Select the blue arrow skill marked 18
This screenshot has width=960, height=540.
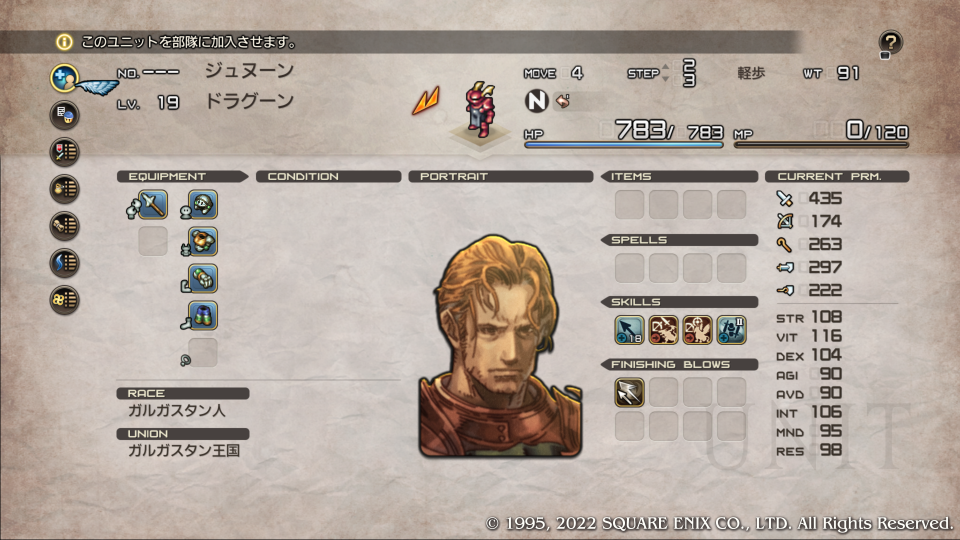tap(629, 330)
